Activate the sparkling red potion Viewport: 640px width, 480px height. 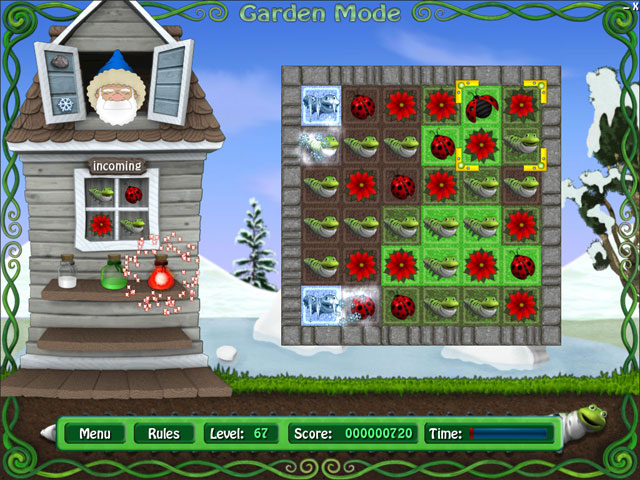(159, 270)
